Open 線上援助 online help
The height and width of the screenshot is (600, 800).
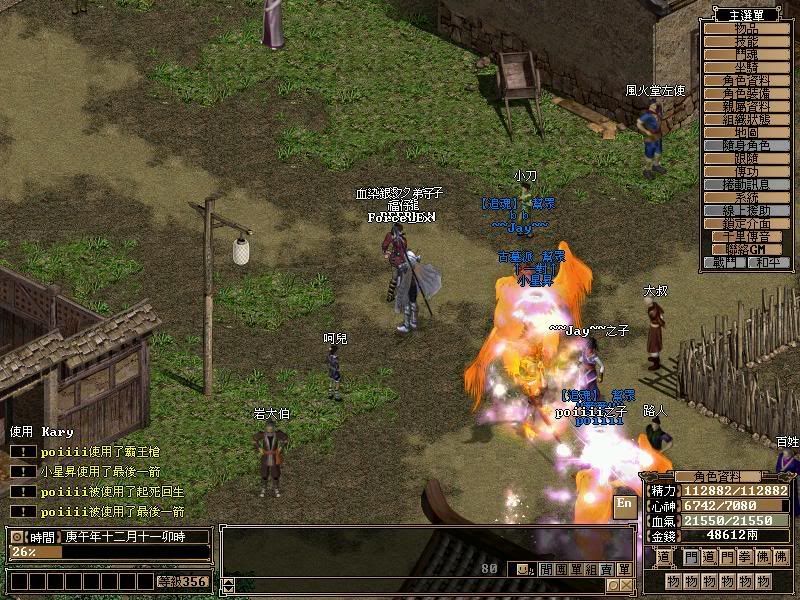coord(746,210)
